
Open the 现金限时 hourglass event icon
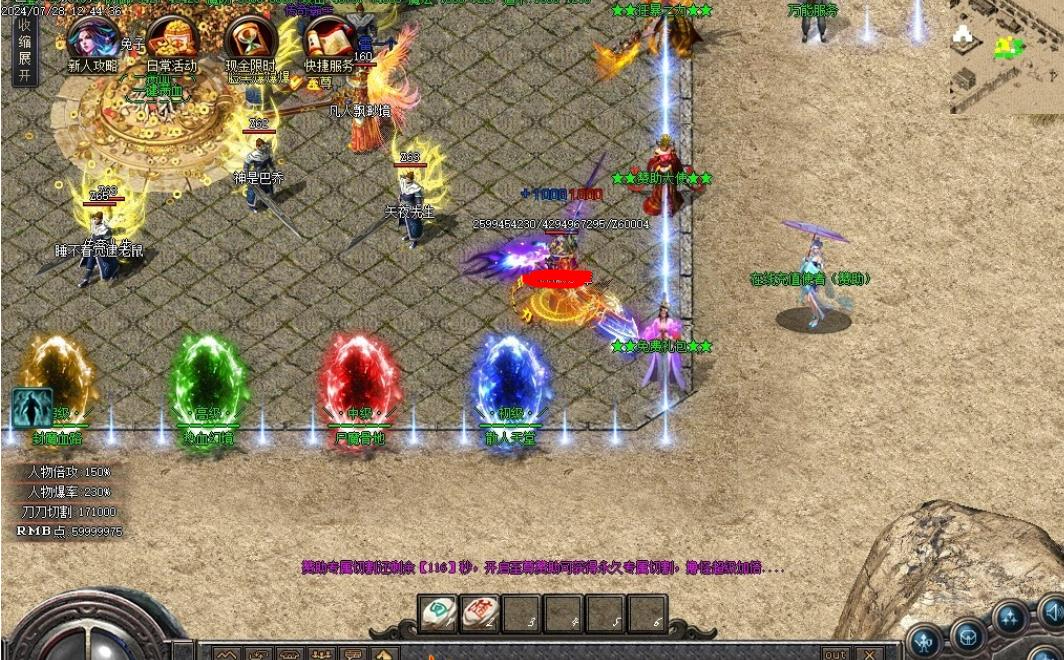tap(251, 42)
